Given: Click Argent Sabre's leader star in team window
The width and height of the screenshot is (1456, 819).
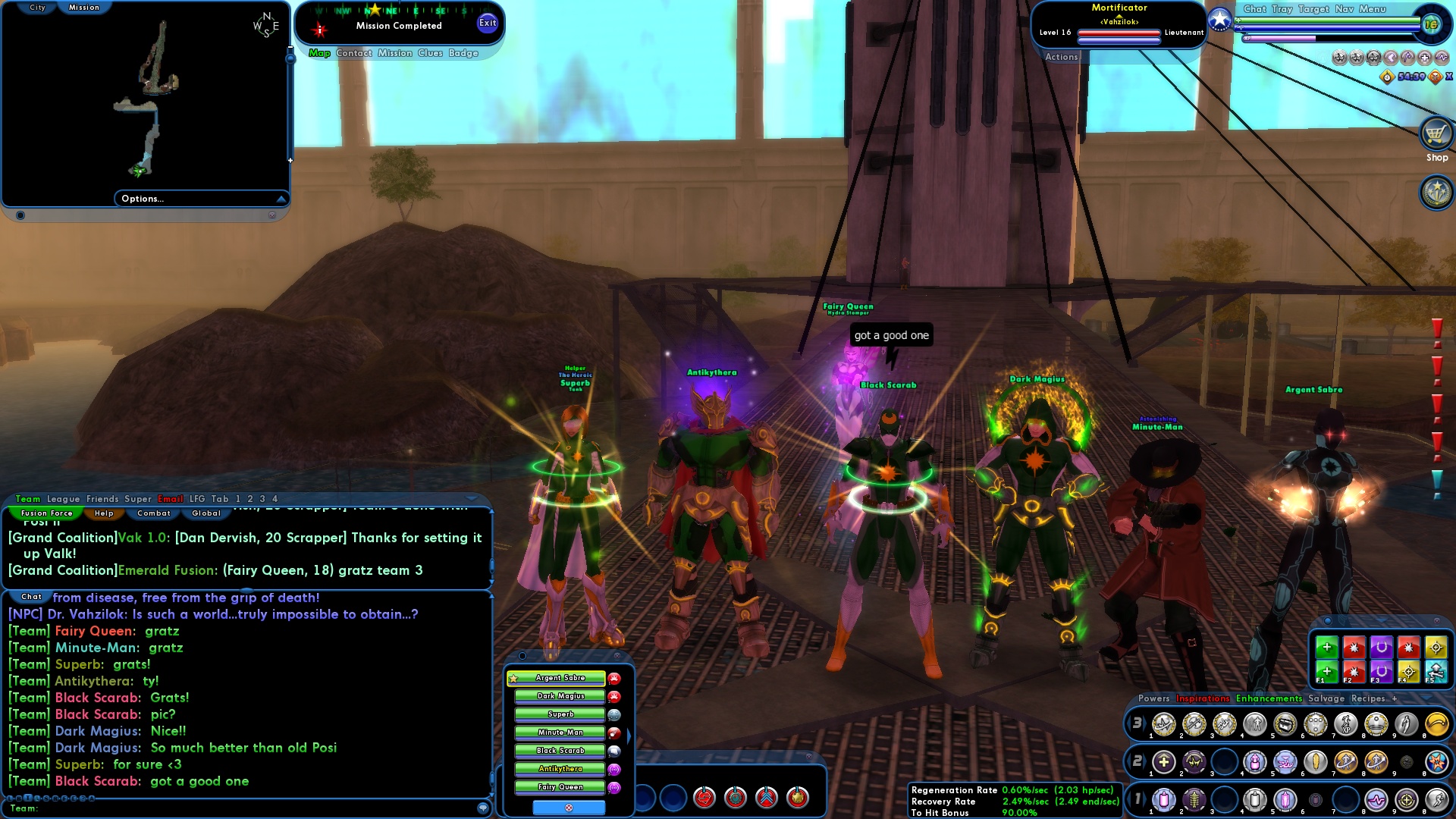Looking at the screenshot, I should click(513, 678).
